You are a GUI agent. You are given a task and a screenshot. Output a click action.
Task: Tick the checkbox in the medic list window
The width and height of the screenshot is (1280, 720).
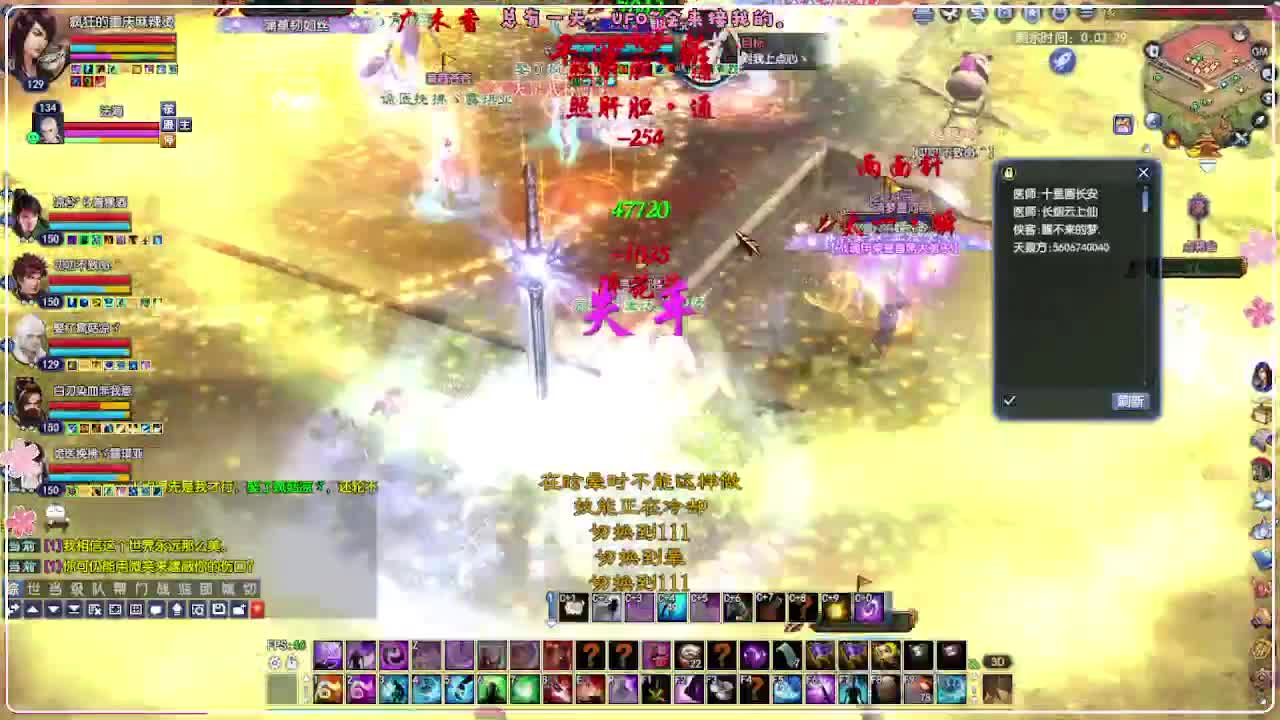1011,400
